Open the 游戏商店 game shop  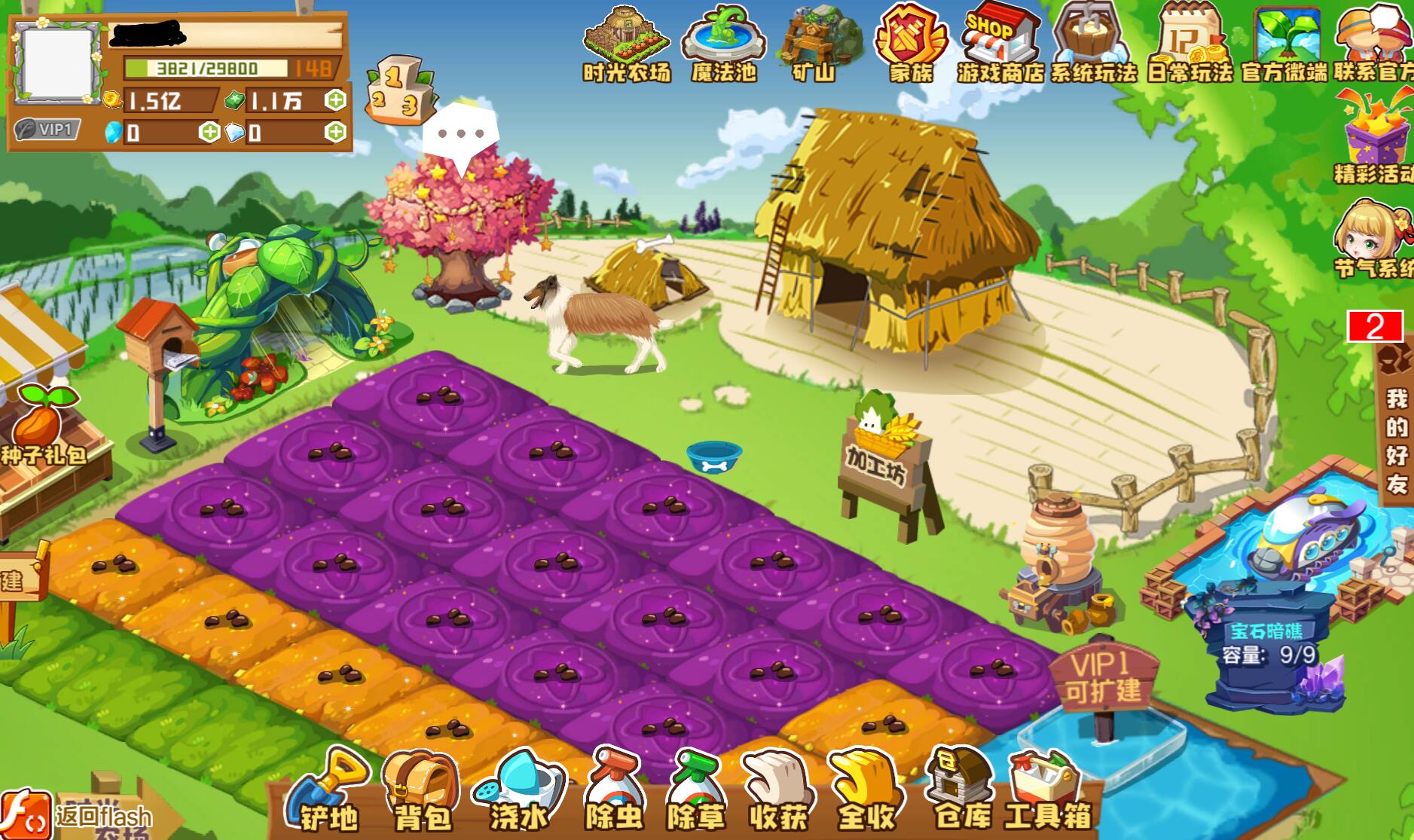pyautogui.click(x=1000, y=44)
